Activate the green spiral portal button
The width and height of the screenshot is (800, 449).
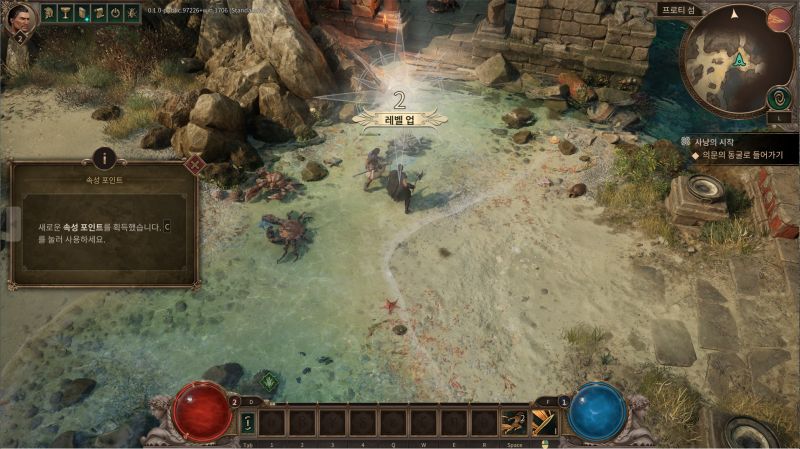click(778, 97)
